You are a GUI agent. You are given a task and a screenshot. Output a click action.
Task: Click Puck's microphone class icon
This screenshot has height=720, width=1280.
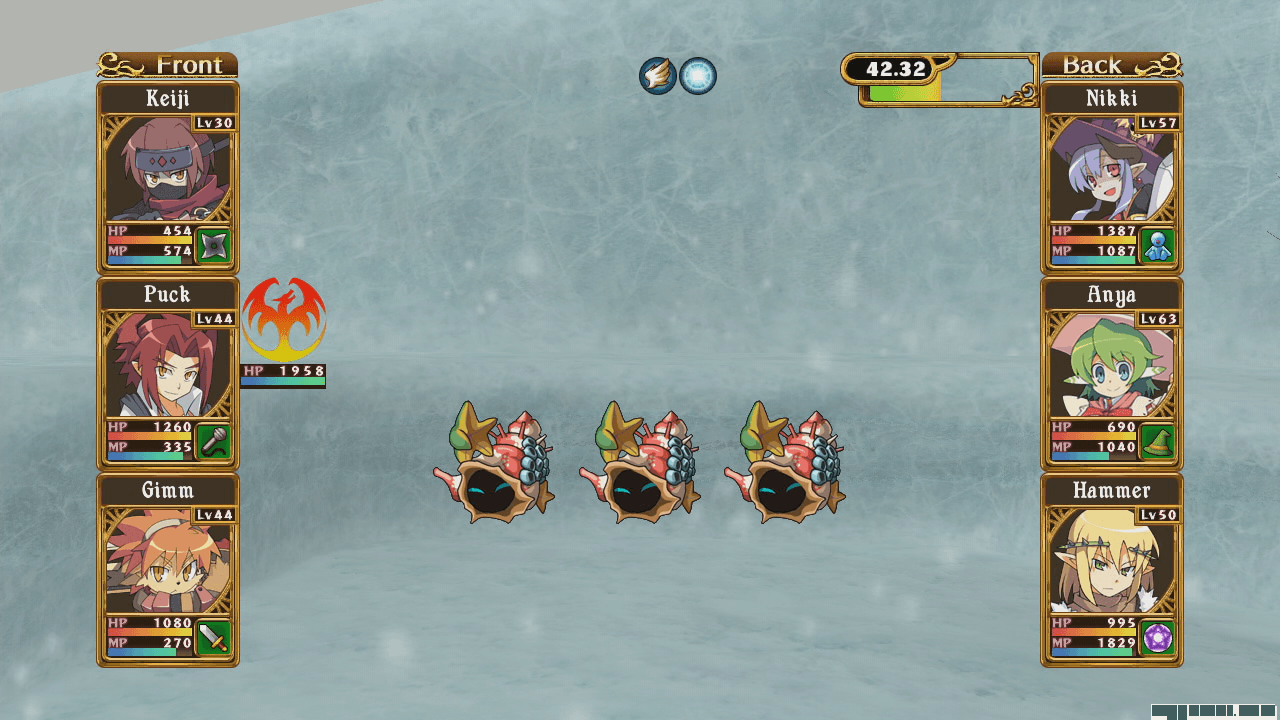coord(214,441)
